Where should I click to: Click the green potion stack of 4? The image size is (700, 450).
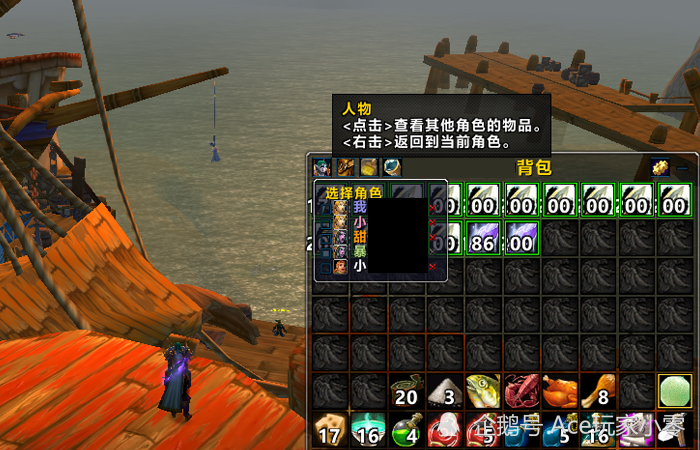click(x=406, y=430)
